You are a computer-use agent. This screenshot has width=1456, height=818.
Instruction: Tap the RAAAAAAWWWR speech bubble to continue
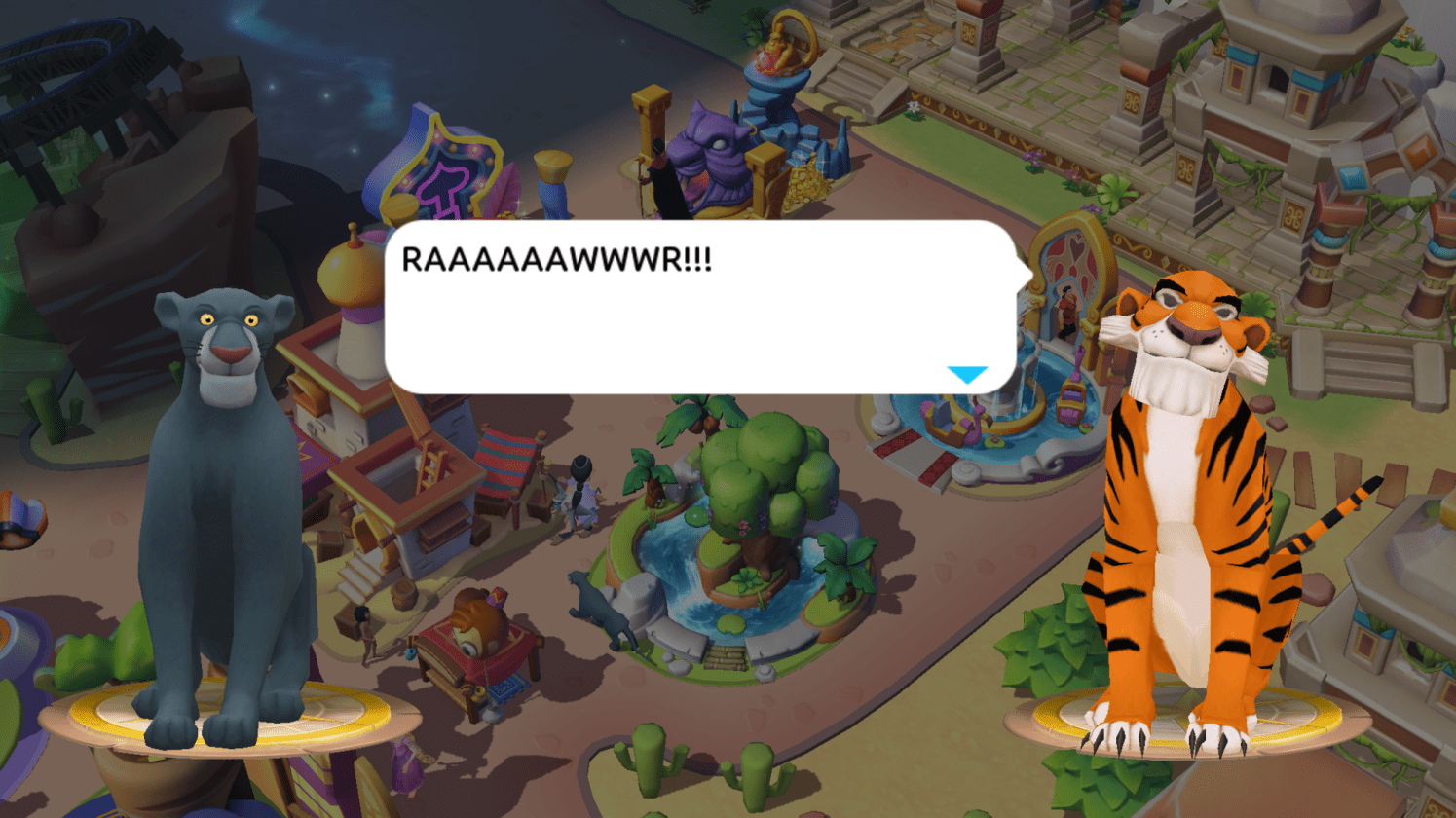tap(699, 307)
